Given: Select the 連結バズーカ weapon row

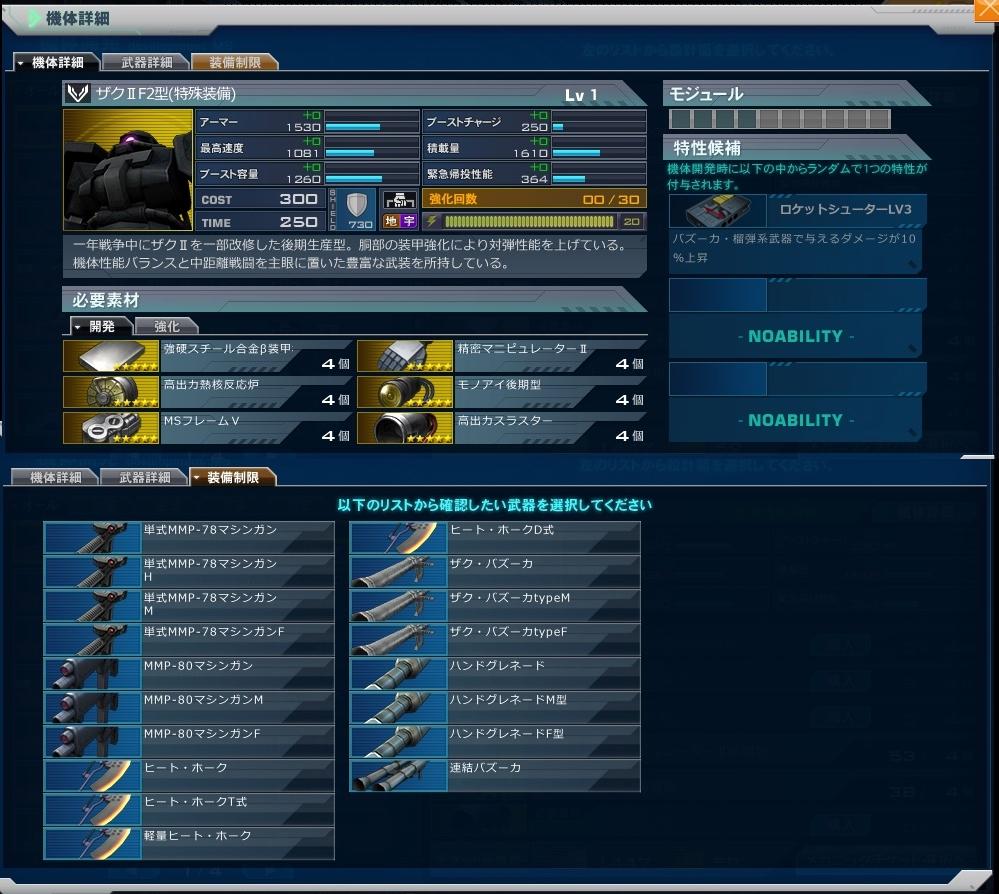Looking at the screenshot, I should click(495, 775).
